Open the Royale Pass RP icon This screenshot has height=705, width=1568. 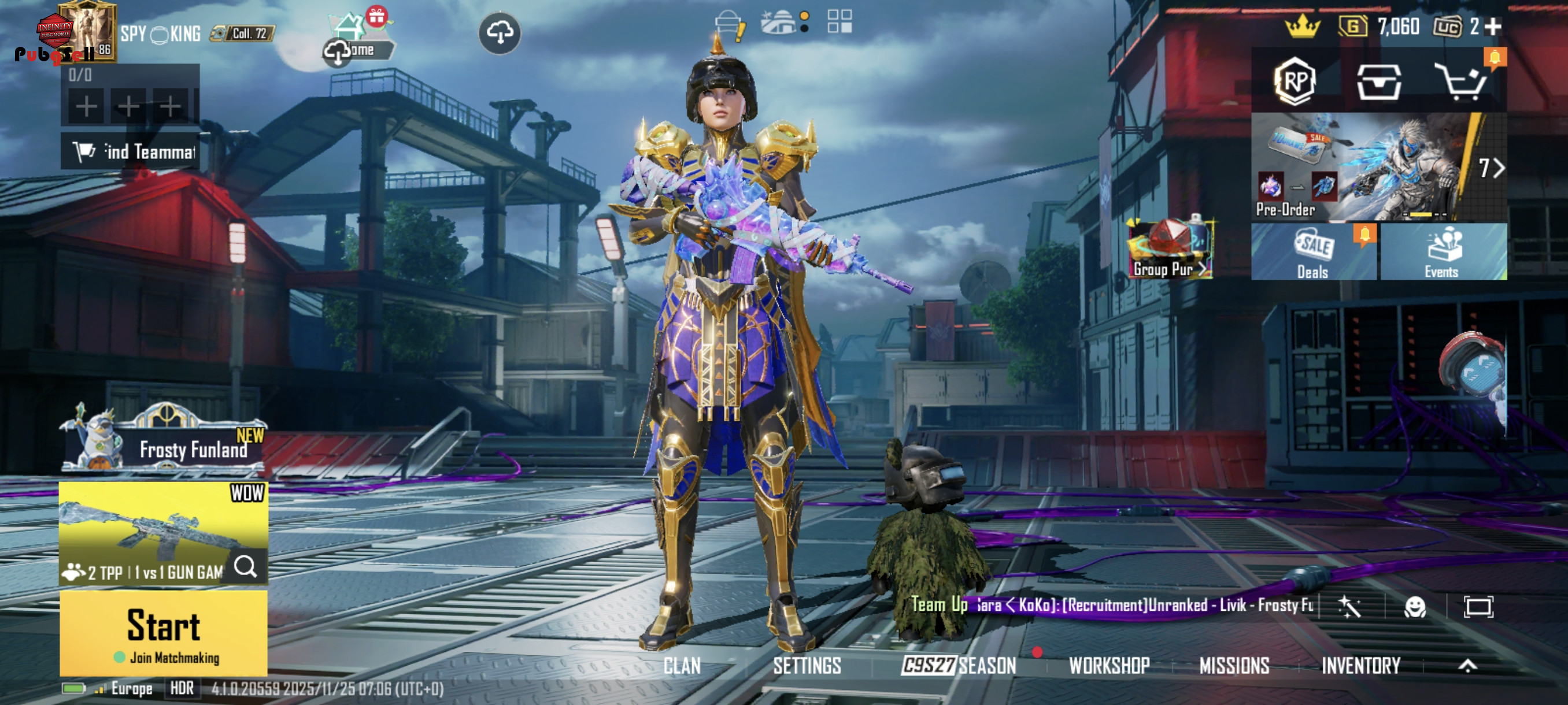1295,81
